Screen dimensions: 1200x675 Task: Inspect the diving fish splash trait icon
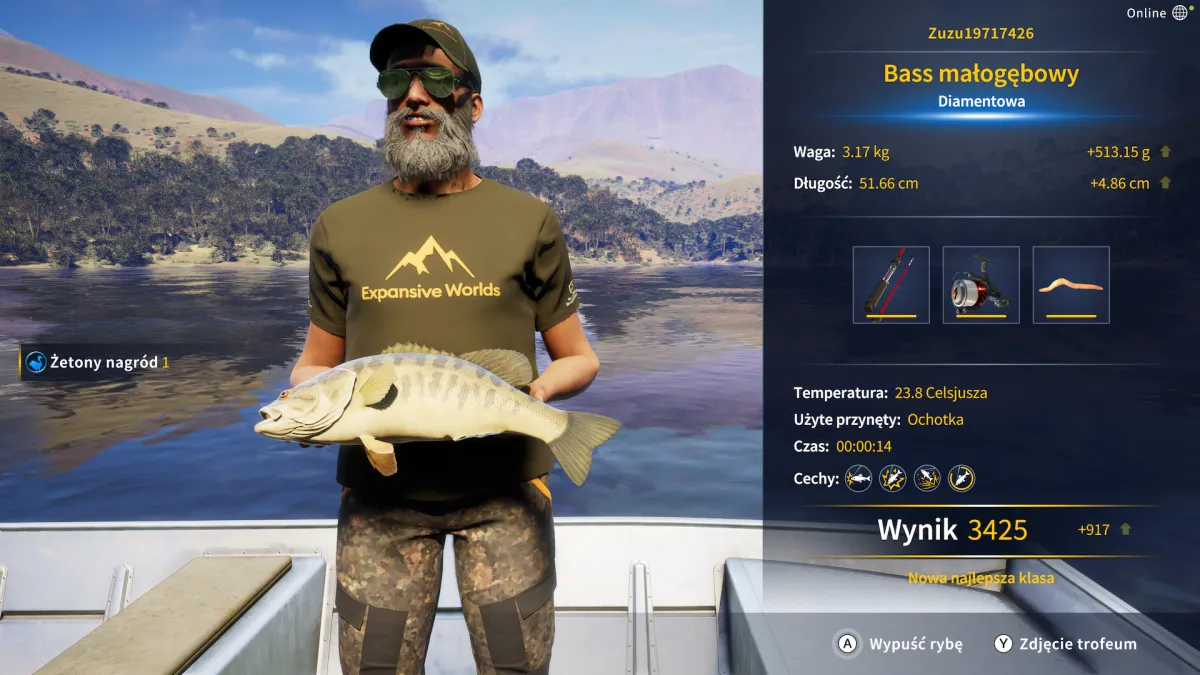[x=927, y=479]
